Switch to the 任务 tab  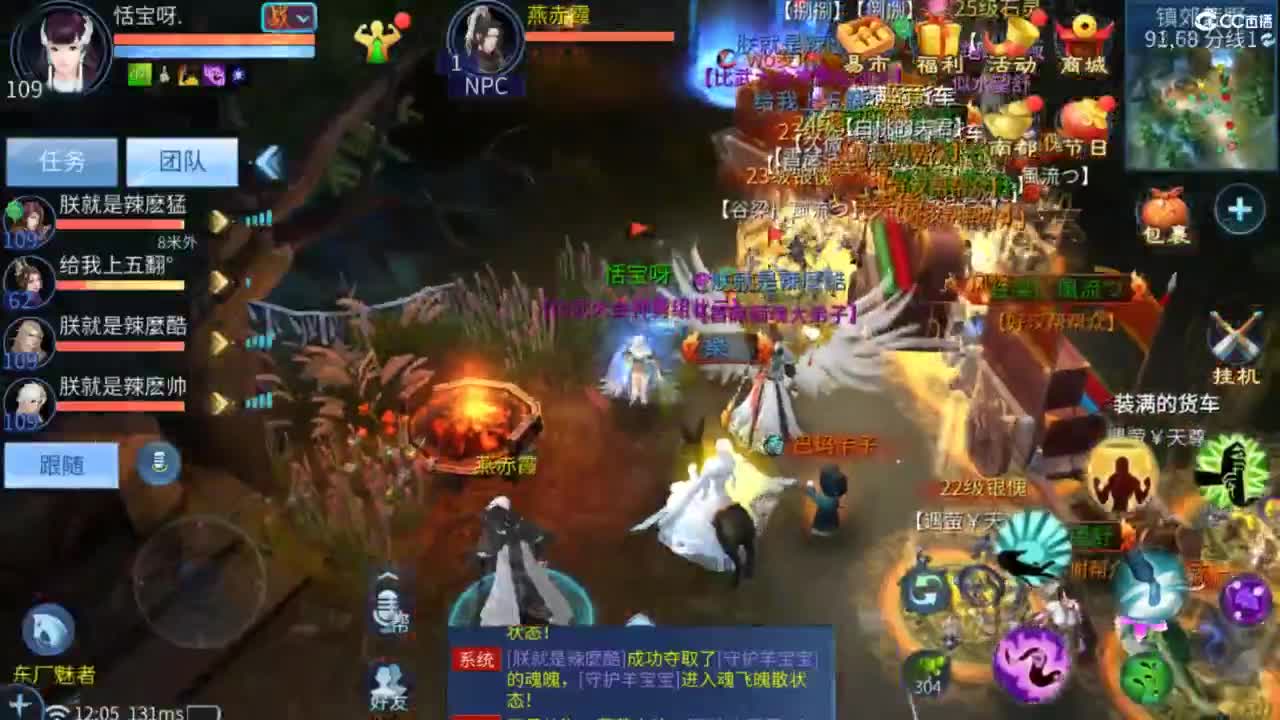[62, 162]
